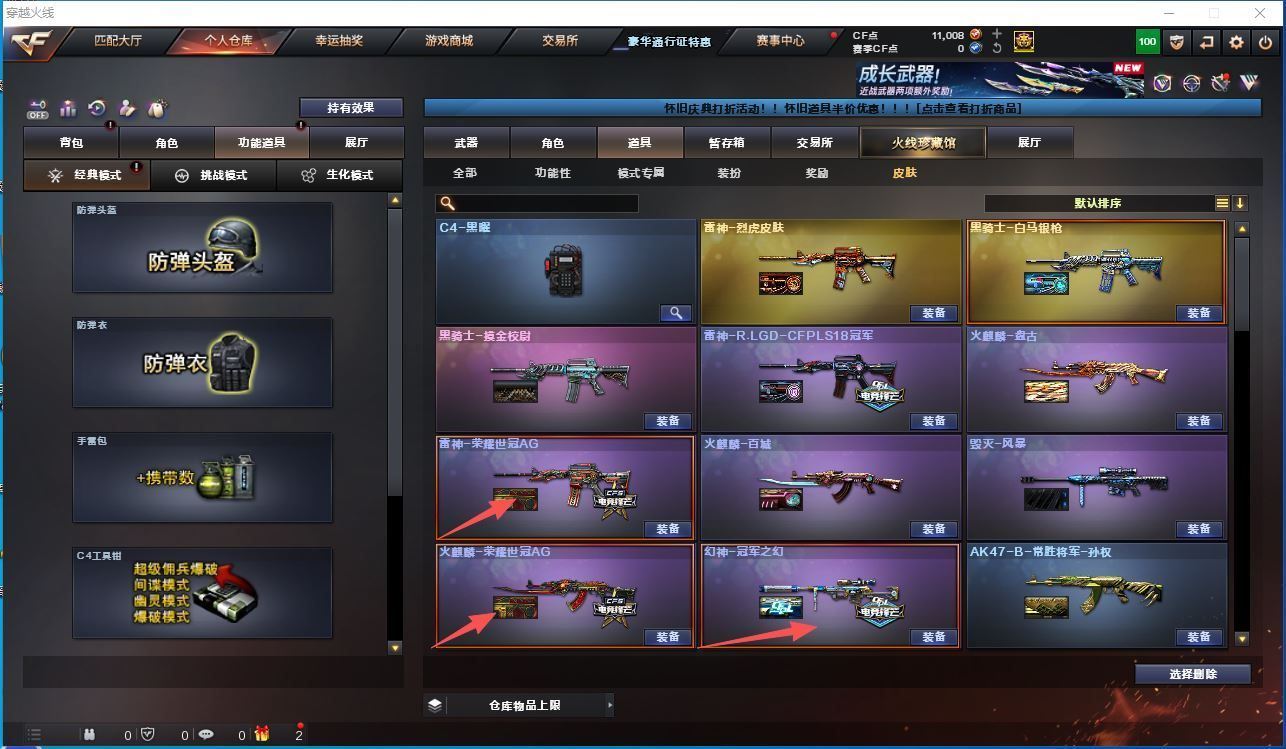Open the 默认排序 sort dropdown
The height and width of the screenshot is (749, 1286).
tap(1098, 203)
